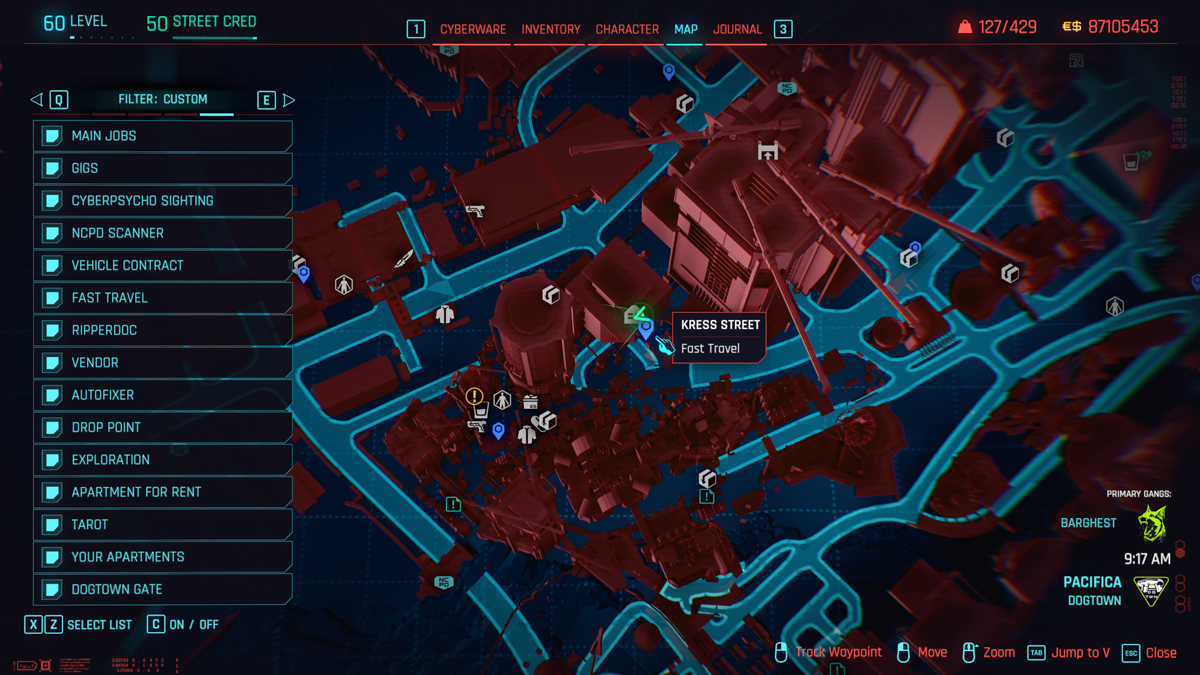Select the Apartment For Rent filter
This screenshot has height=675, width=1200.
pos(163,492)
